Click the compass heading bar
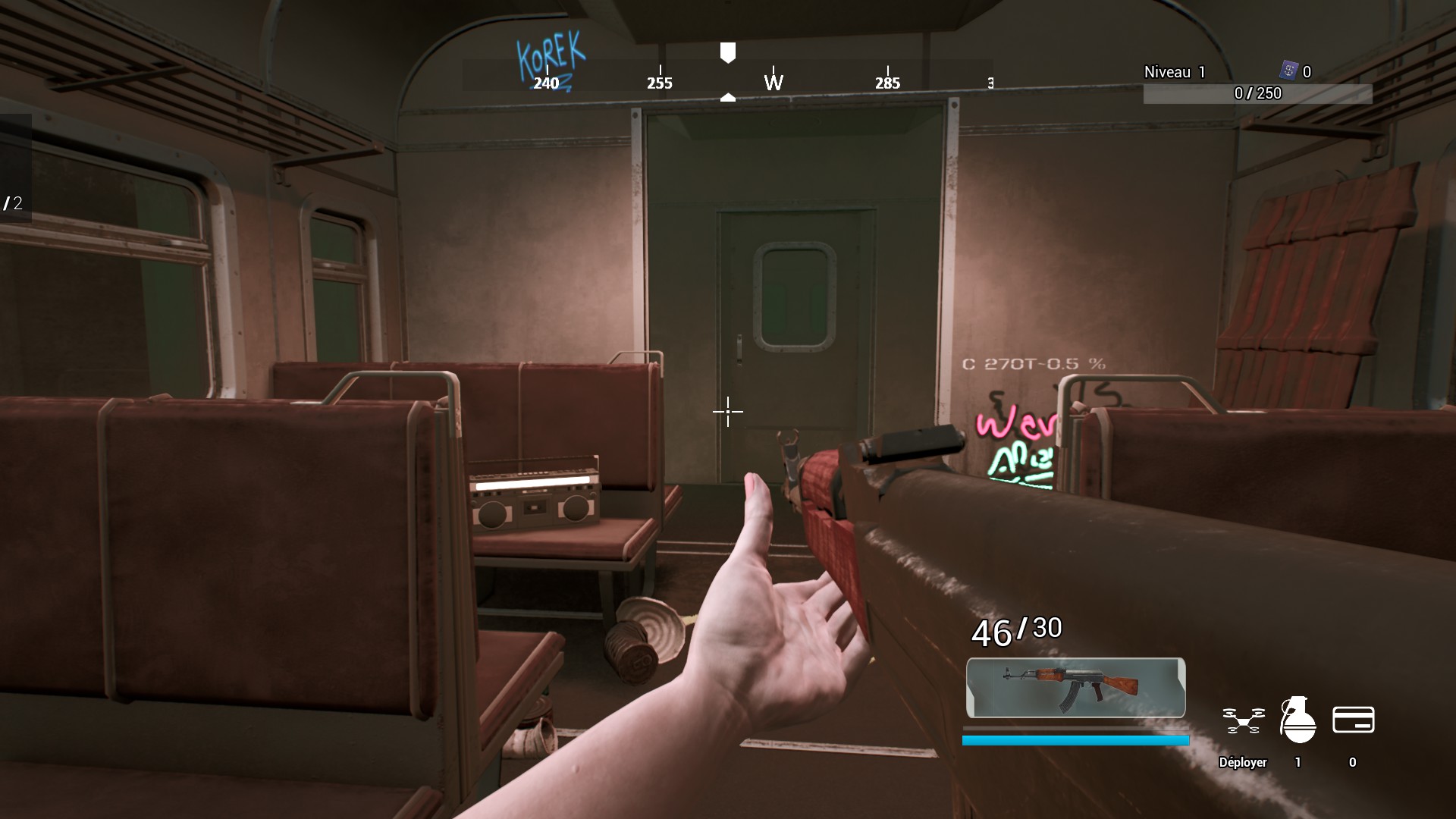The height and width of the screenshot is (819, 1456). click(726, 77)
